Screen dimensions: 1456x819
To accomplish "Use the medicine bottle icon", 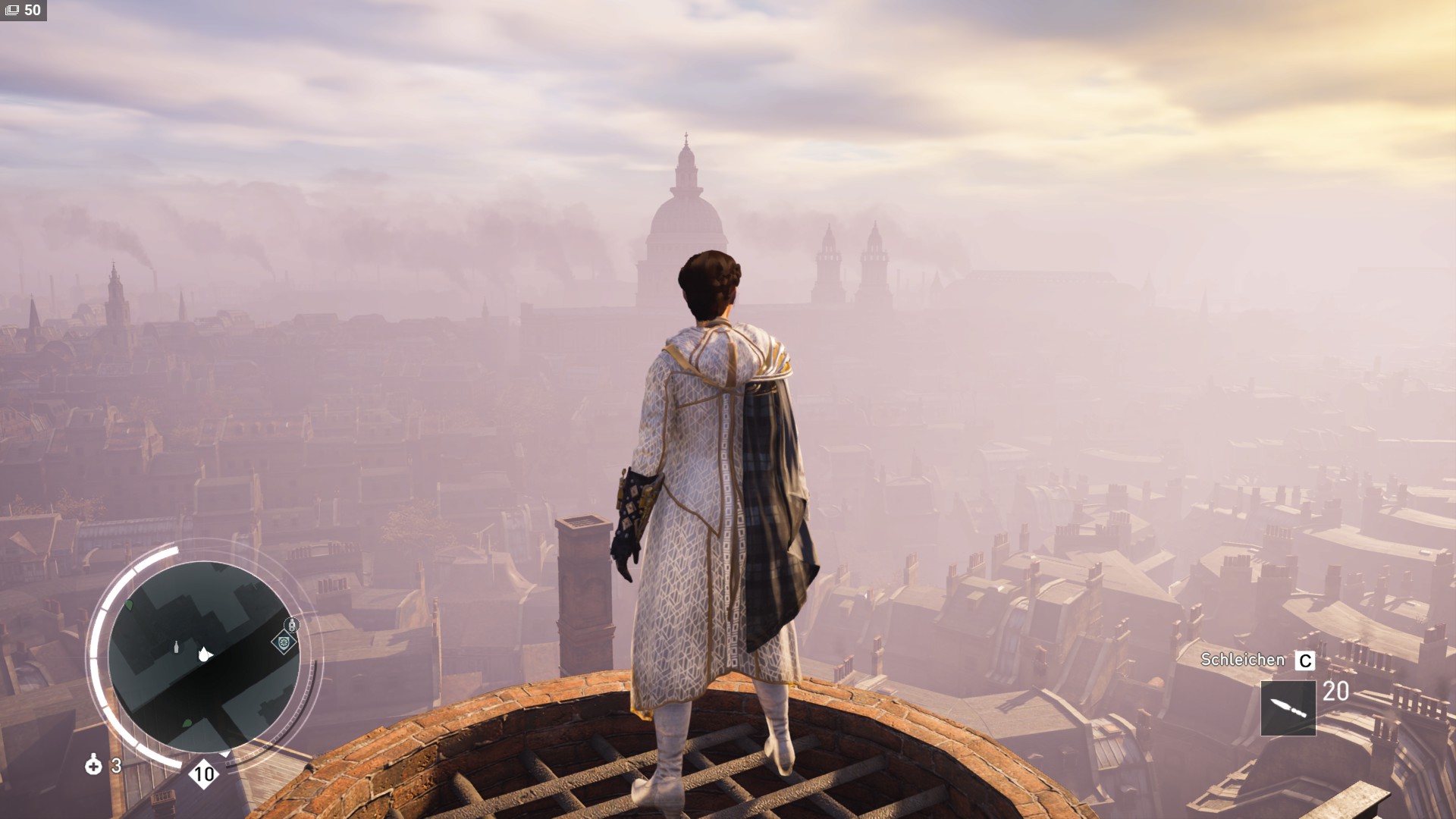I will pos(93,764).
